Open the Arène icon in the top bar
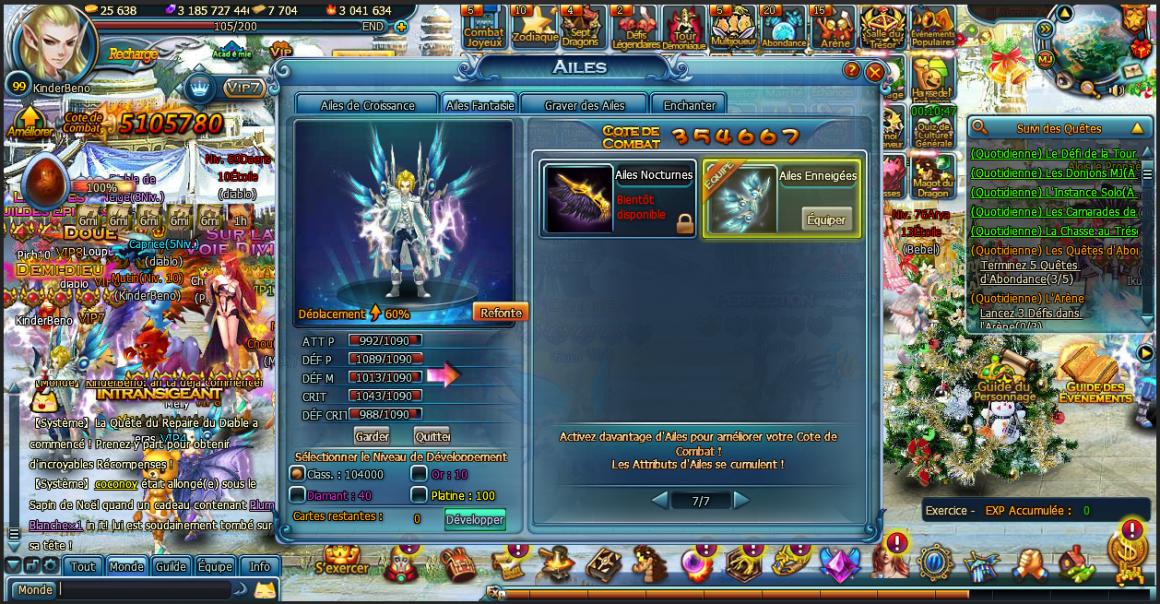 (834, 25)
